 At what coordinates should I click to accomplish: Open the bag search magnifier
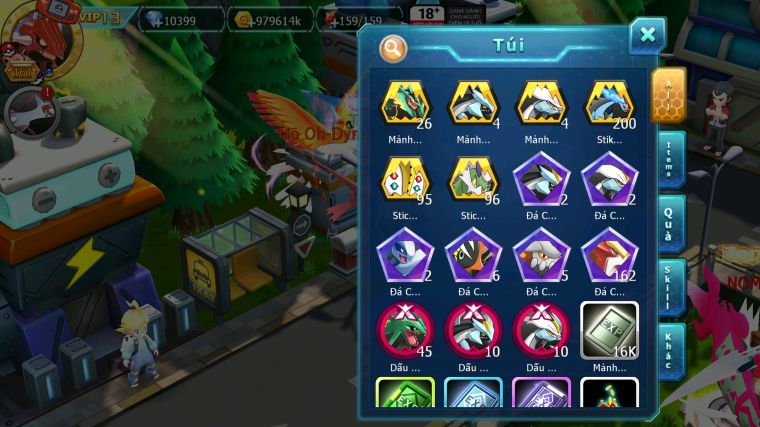[x=393, y=47]
